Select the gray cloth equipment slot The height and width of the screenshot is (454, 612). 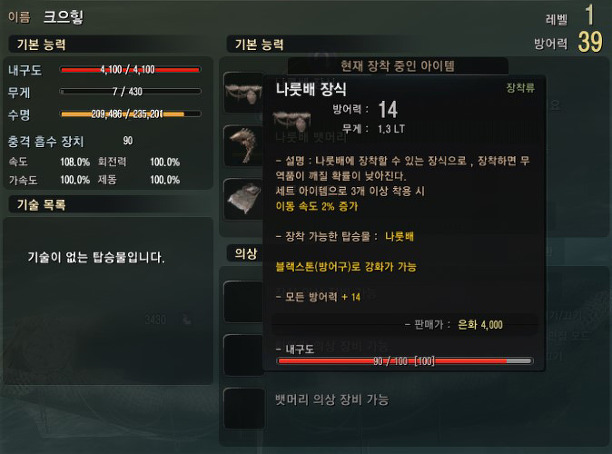click(243, 198)
